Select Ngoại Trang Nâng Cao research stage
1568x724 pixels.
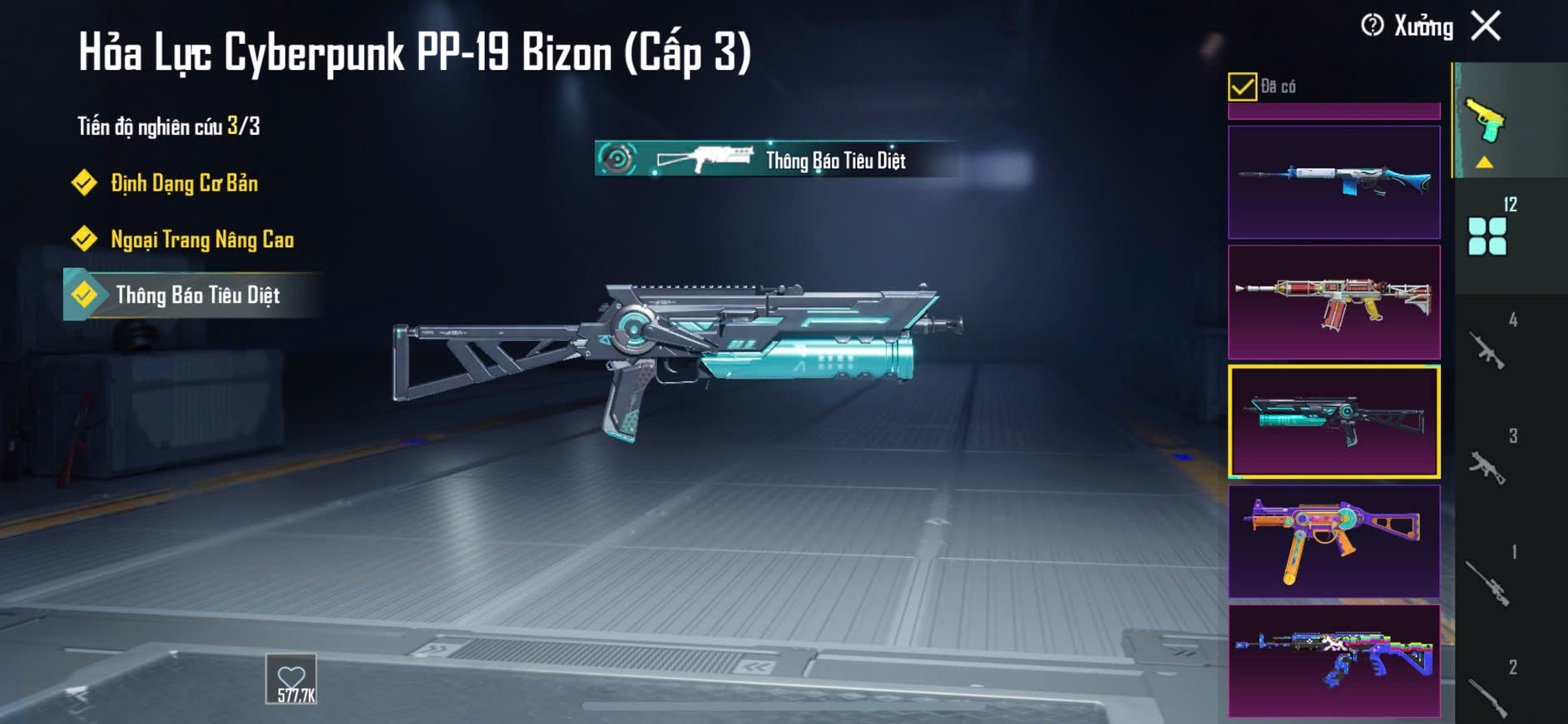pos(201,240)
